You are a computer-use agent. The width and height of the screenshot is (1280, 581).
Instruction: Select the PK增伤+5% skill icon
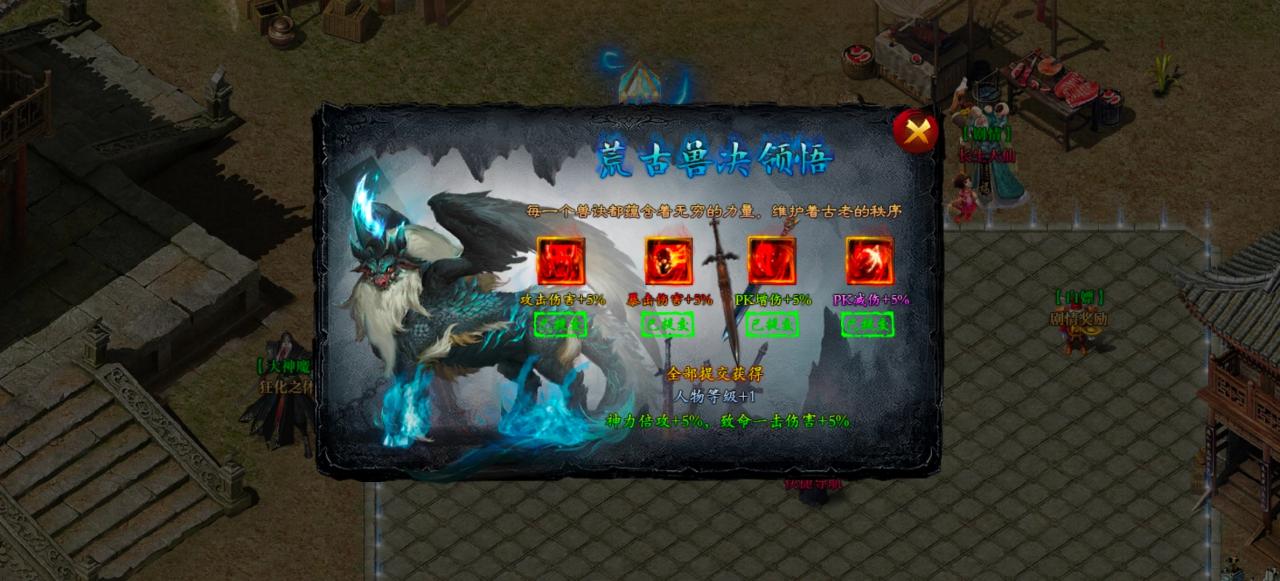(x=772, y=261)
